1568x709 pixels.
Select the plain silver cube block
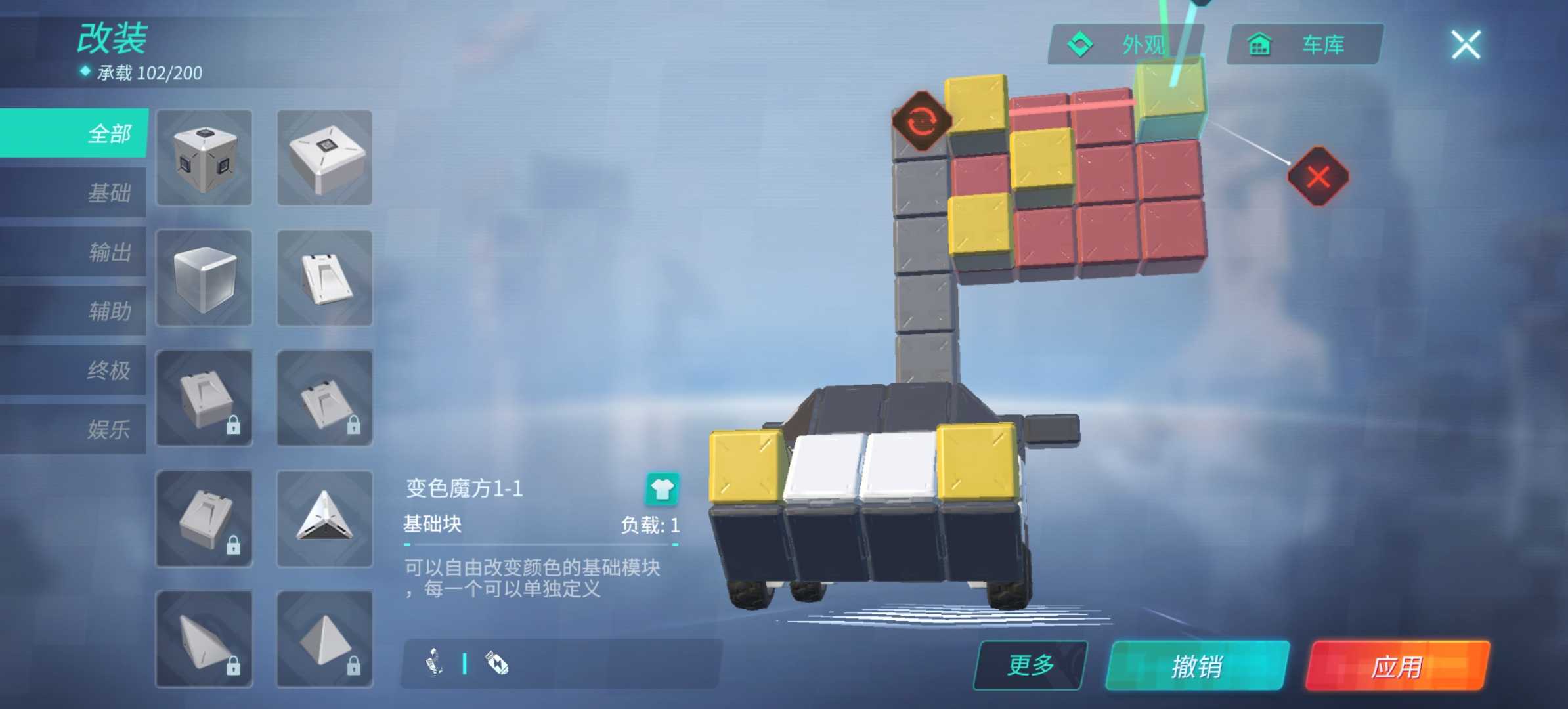[x=204, y=278]
